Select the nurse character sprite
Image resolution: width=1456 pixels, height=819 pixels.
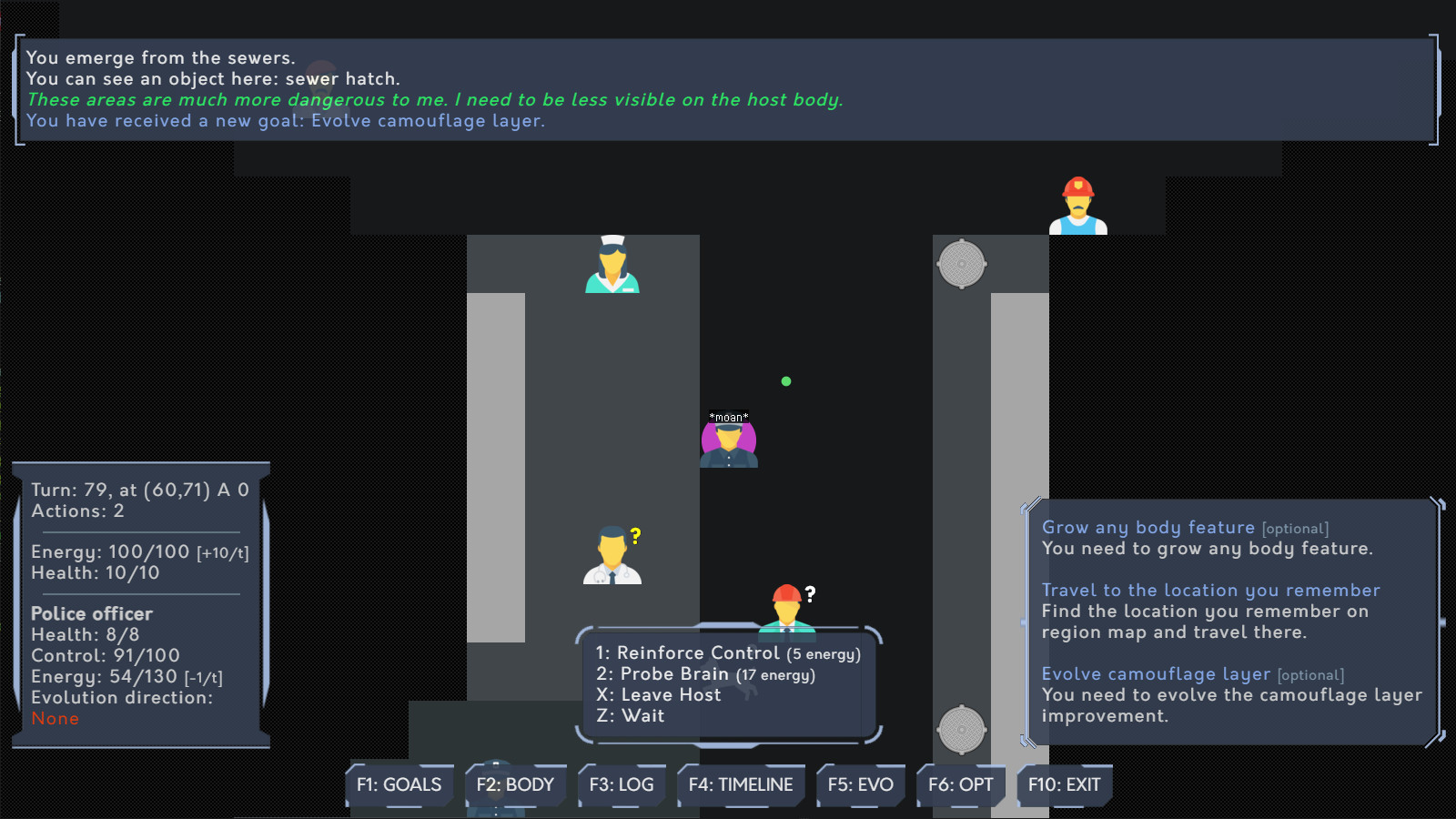pyautogui.click(x=610, y=264)
